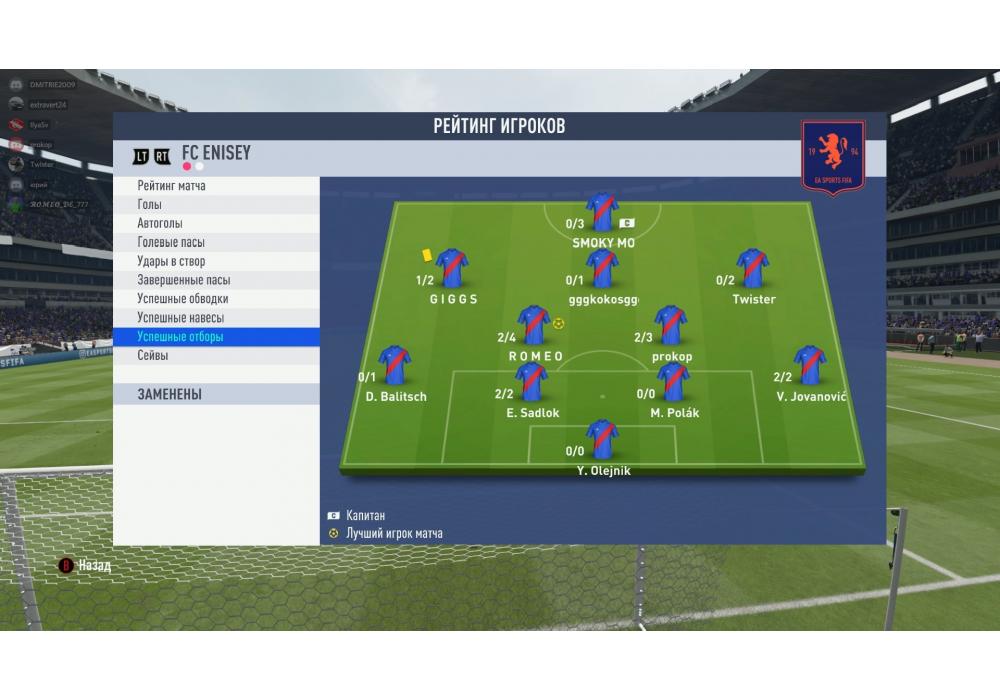Choose the Голы category
This screenshot has width=1000, height=700.
click(216, 205)
